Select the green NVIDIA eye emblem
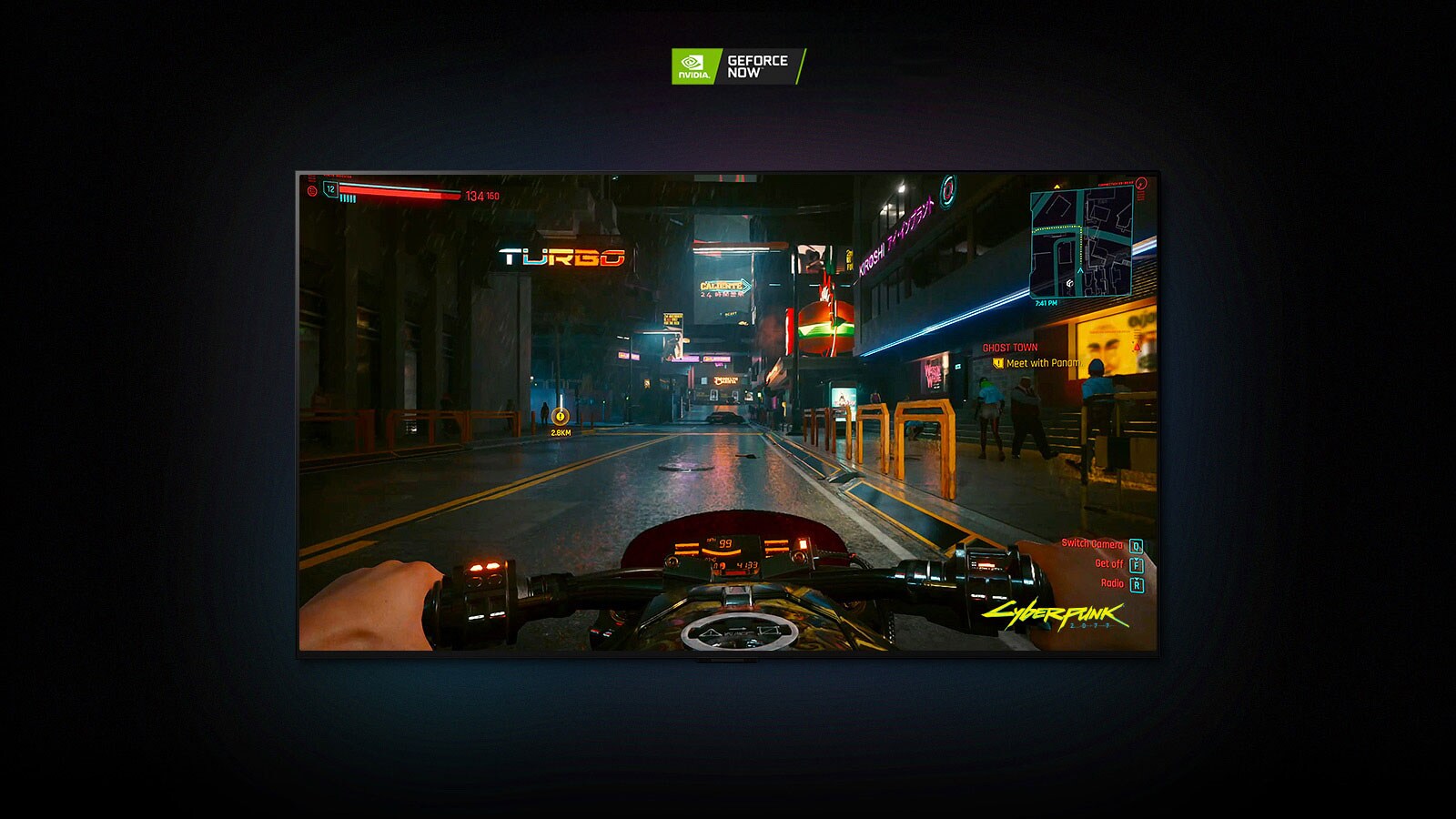This screenshot has height=819, width=1456. [693, 64]
